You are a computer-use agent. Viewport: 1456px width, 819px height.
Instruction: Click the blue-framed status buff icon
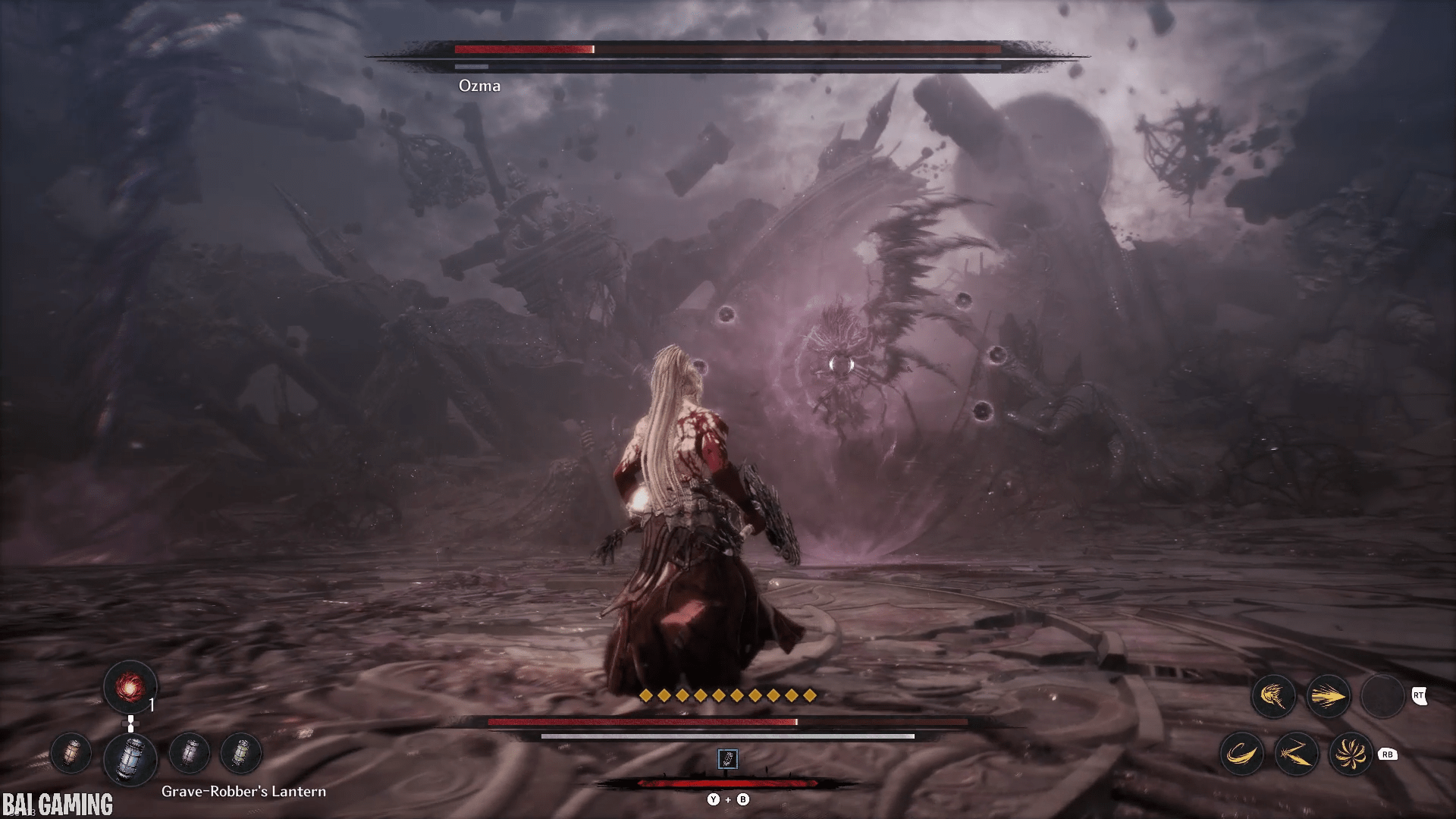pyautogui.click(x=727, y=759)
